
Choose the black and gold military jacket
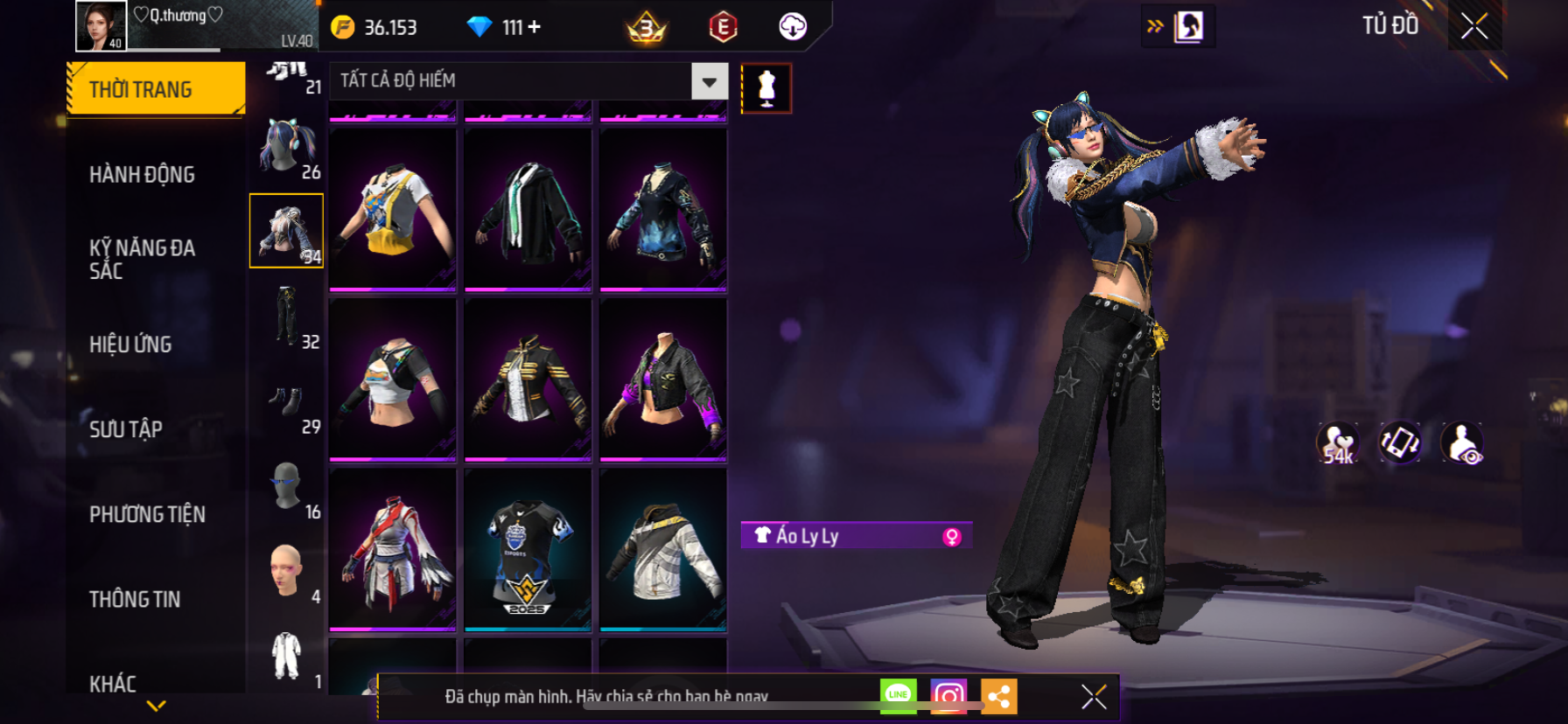pyautogui.click(x=528, y=379)
